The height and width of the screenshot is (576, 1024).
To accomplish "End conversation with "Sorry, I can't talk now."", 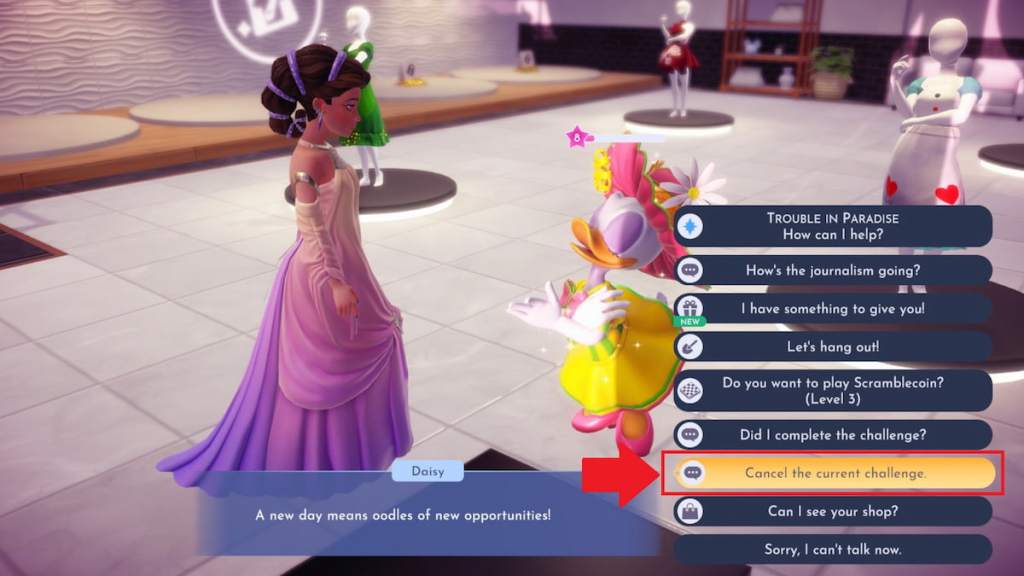I will coord(832,549).
